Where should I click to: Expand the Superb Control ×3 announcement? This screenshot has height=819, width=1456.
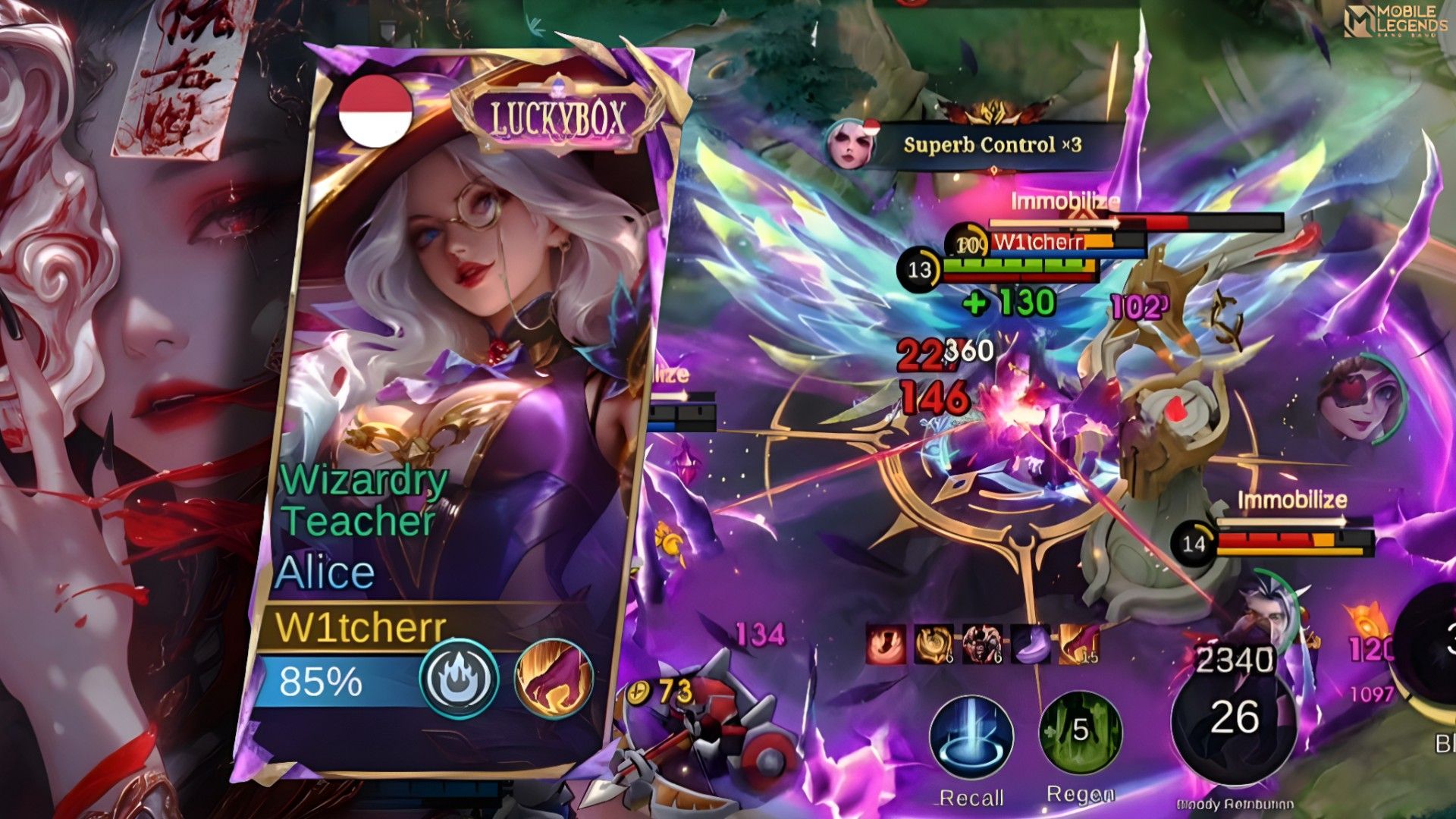click(x=993, y=146)
